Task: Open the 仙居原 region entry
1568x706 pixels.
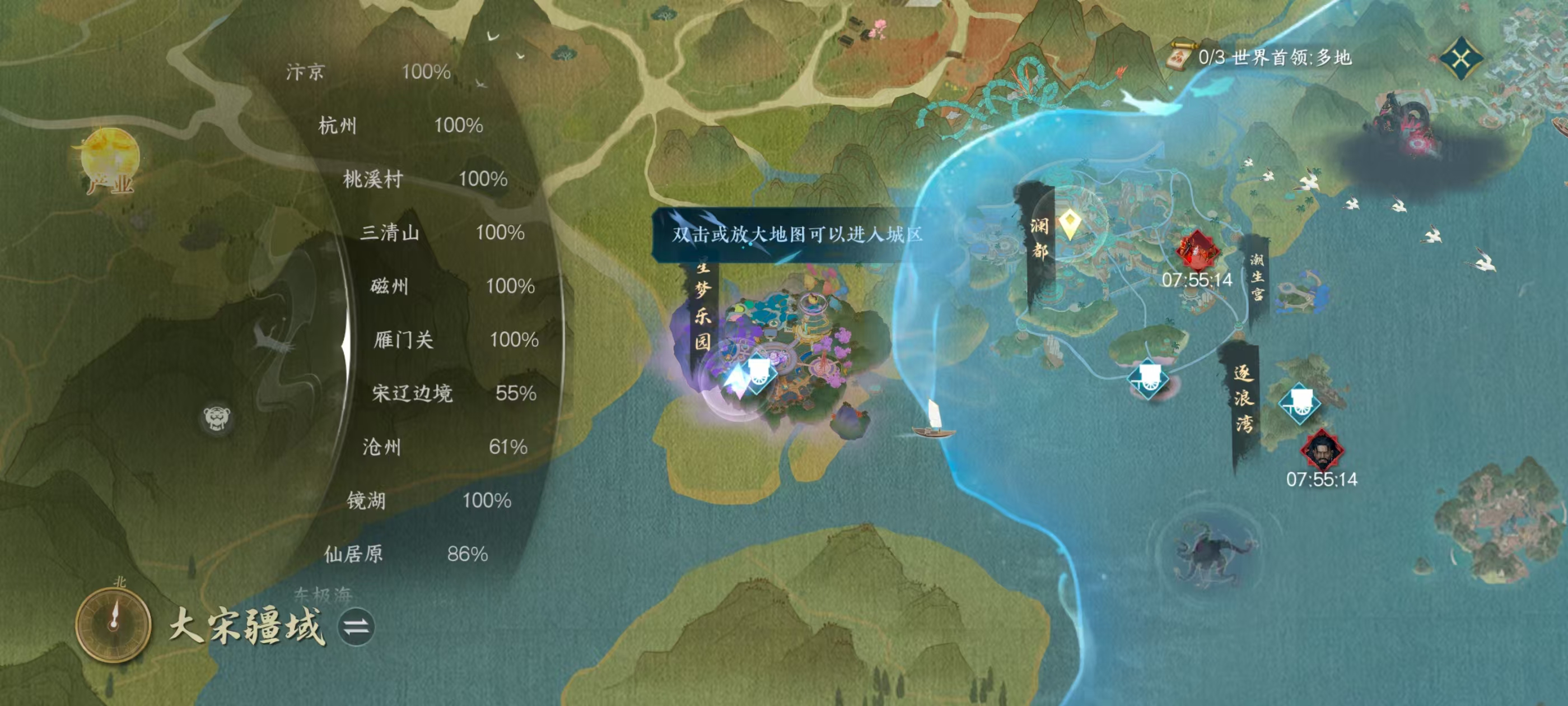Action: (405, 554)
